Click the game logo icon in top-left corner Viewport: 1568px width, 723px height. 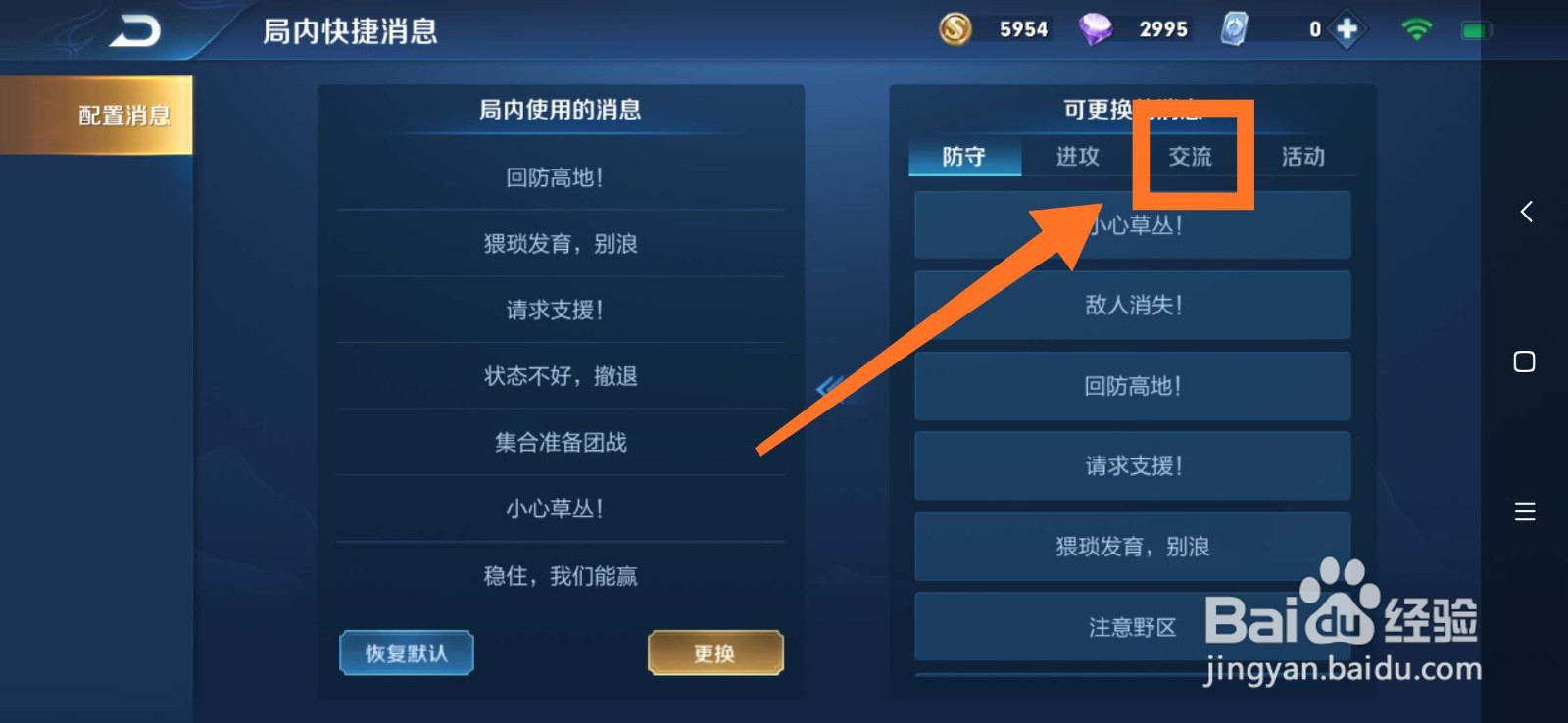point(134,28)
